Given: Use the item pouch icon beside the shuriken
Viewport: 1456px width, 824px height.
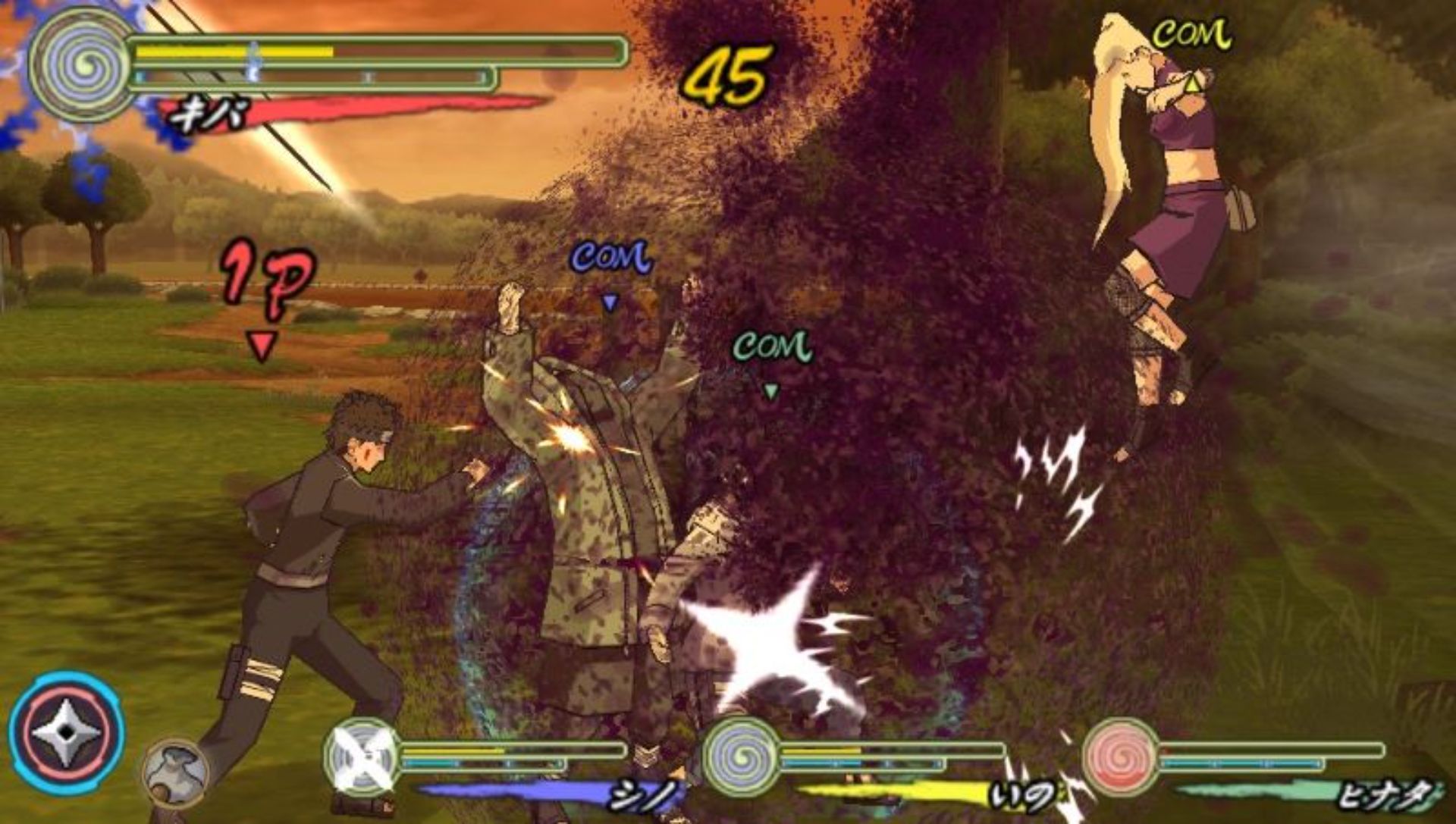Looking at the screenshot, I should [174, 771].
